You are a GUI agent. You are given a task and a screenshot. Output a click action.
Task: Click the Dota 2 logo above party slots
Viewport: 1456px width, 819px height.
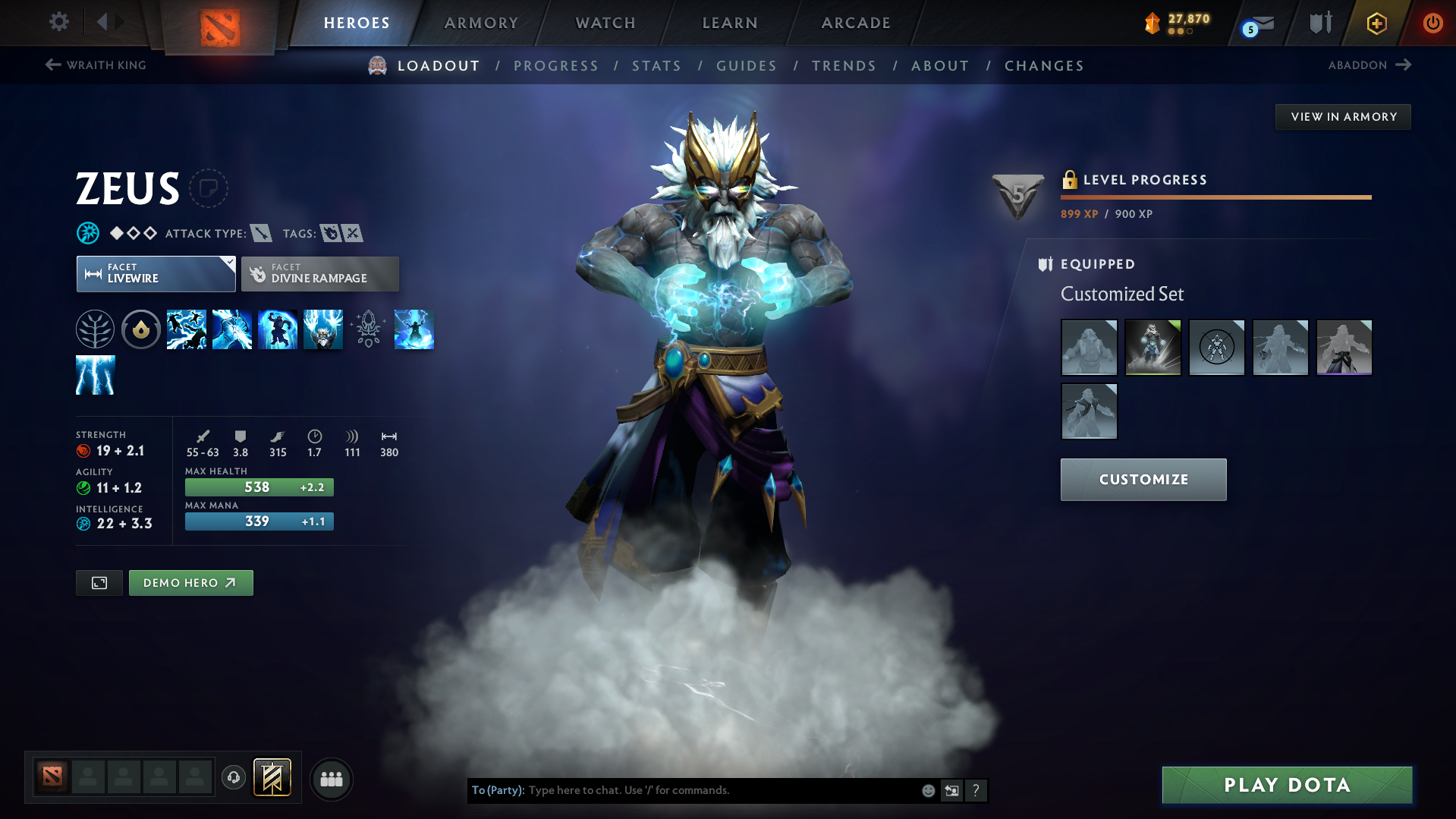pos(51,777)
